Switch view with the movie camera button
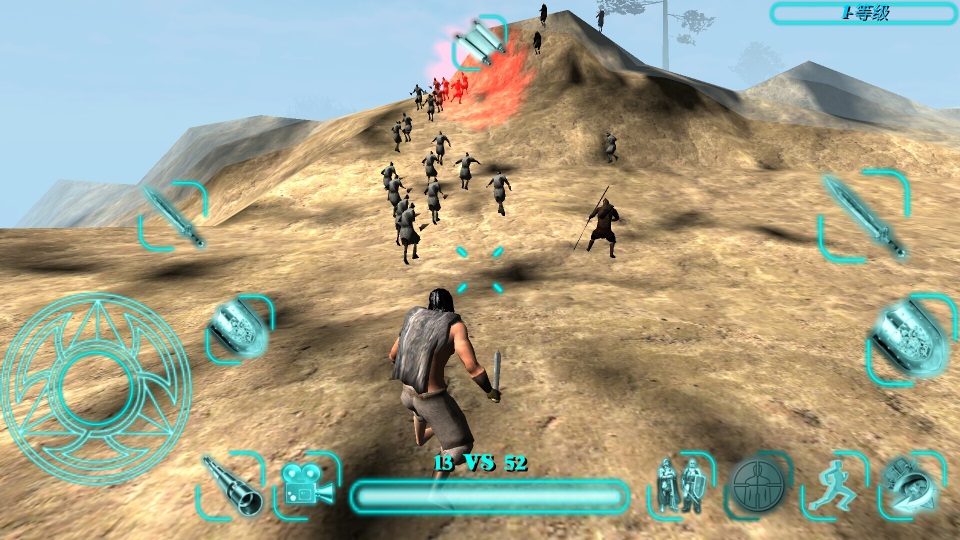The width and height of the screenshot is (960, 540). tap(307, 485)
